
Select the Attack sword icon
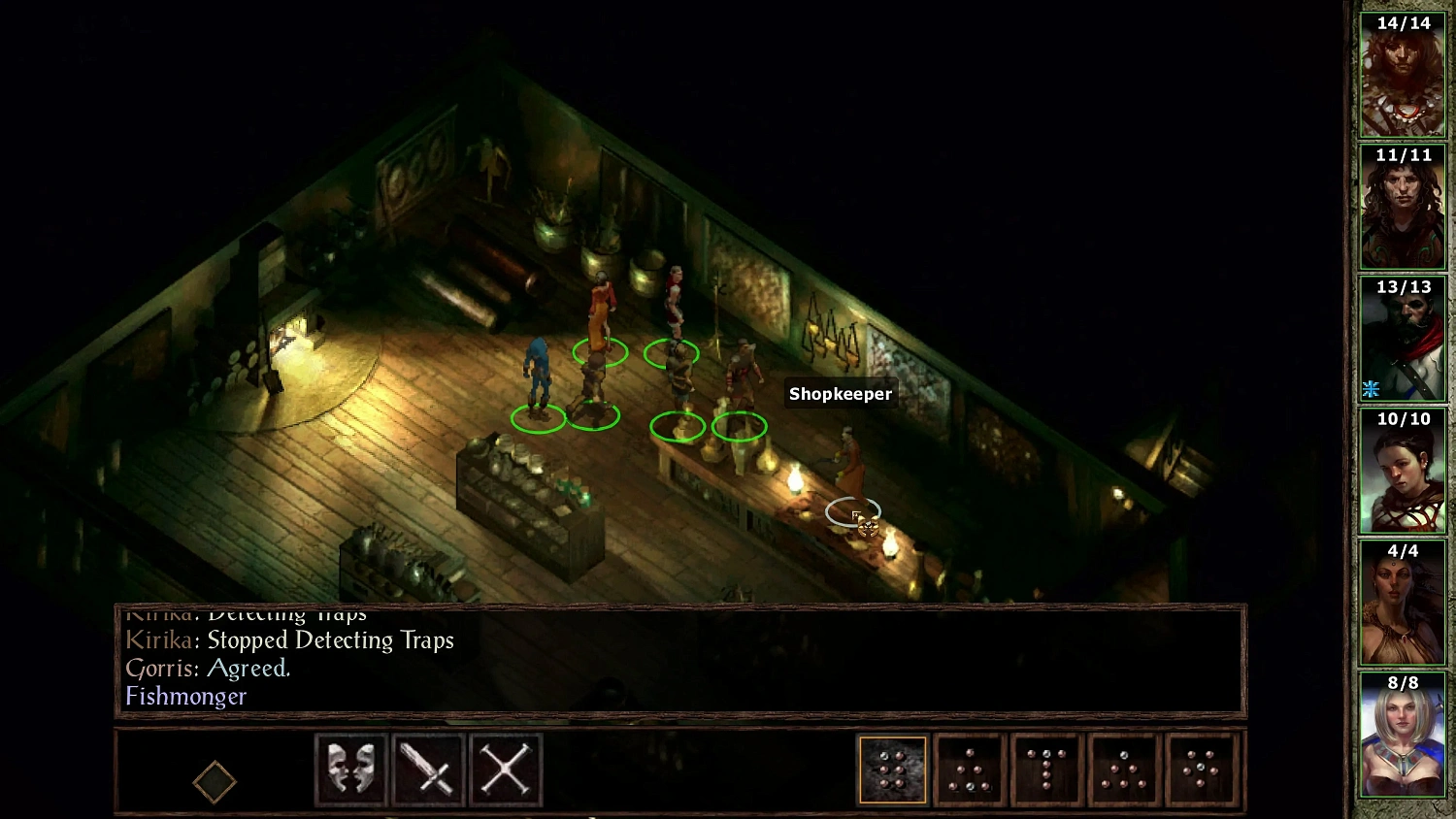point(428,770)
